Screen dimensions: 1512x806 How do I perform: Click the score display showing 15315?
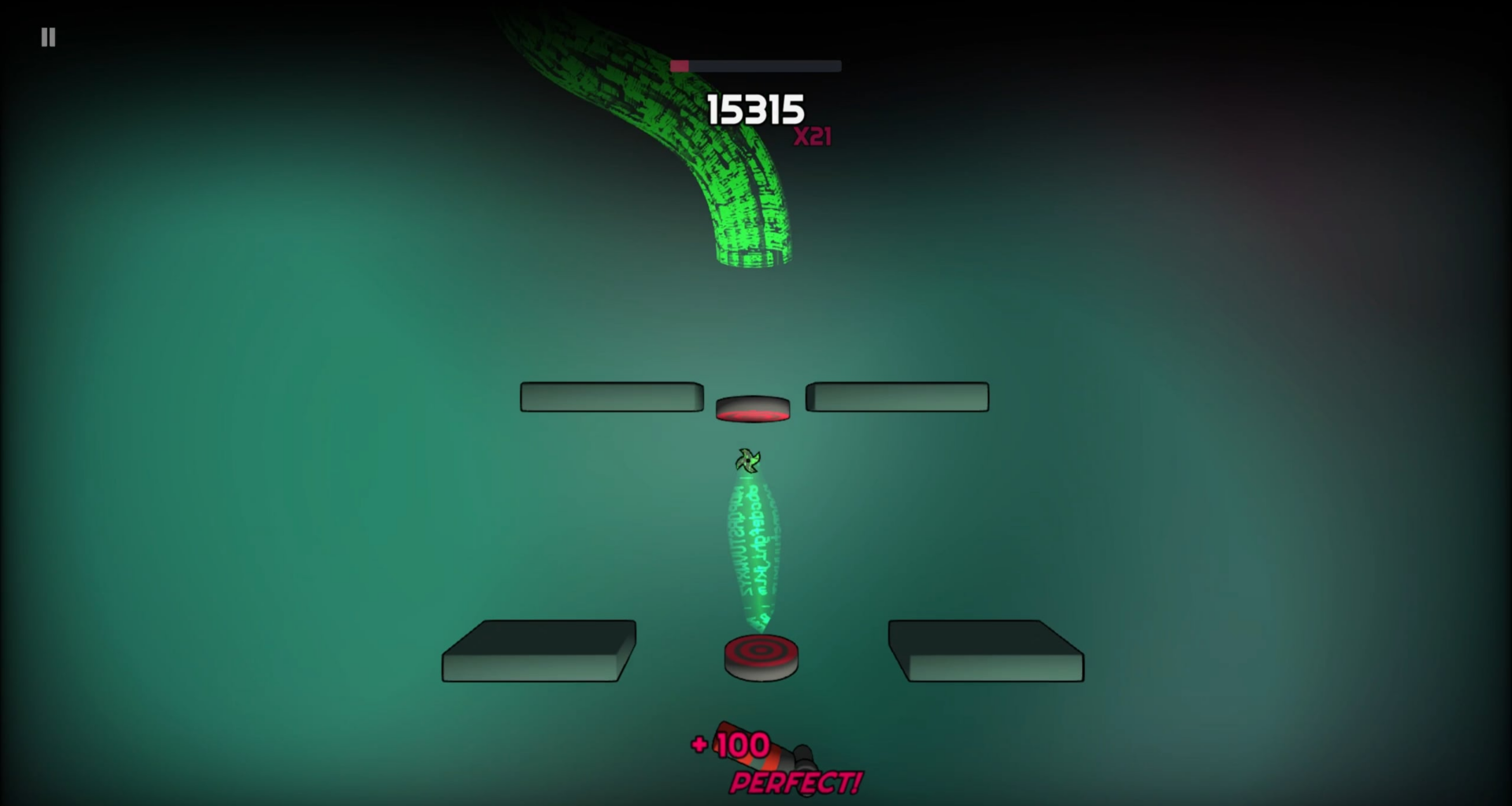tap(755, 110)
